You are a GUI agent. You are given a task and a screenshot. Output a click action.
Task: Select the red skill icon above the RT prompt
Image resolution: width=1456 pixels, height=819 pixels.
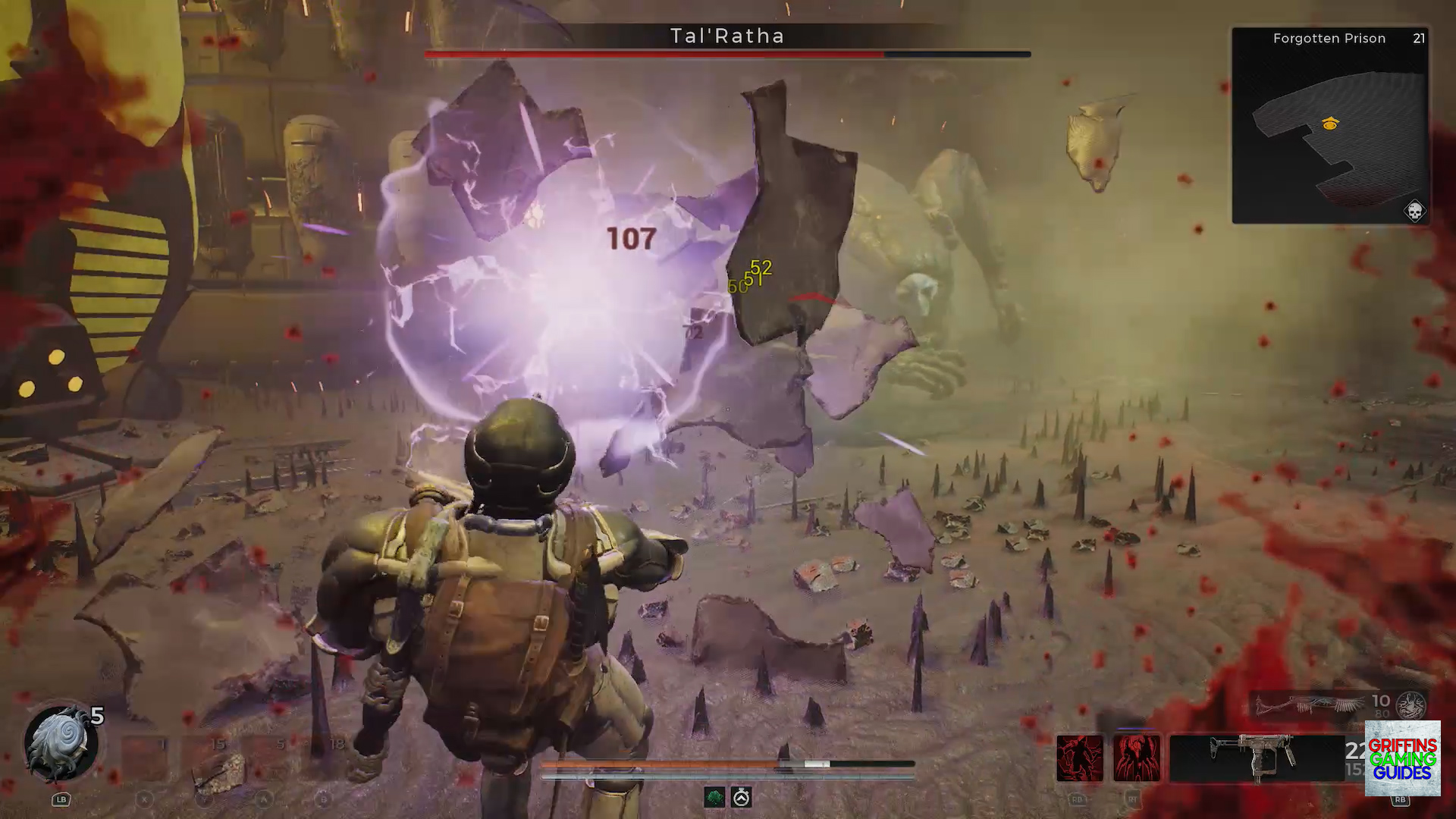coord(1138,757)
